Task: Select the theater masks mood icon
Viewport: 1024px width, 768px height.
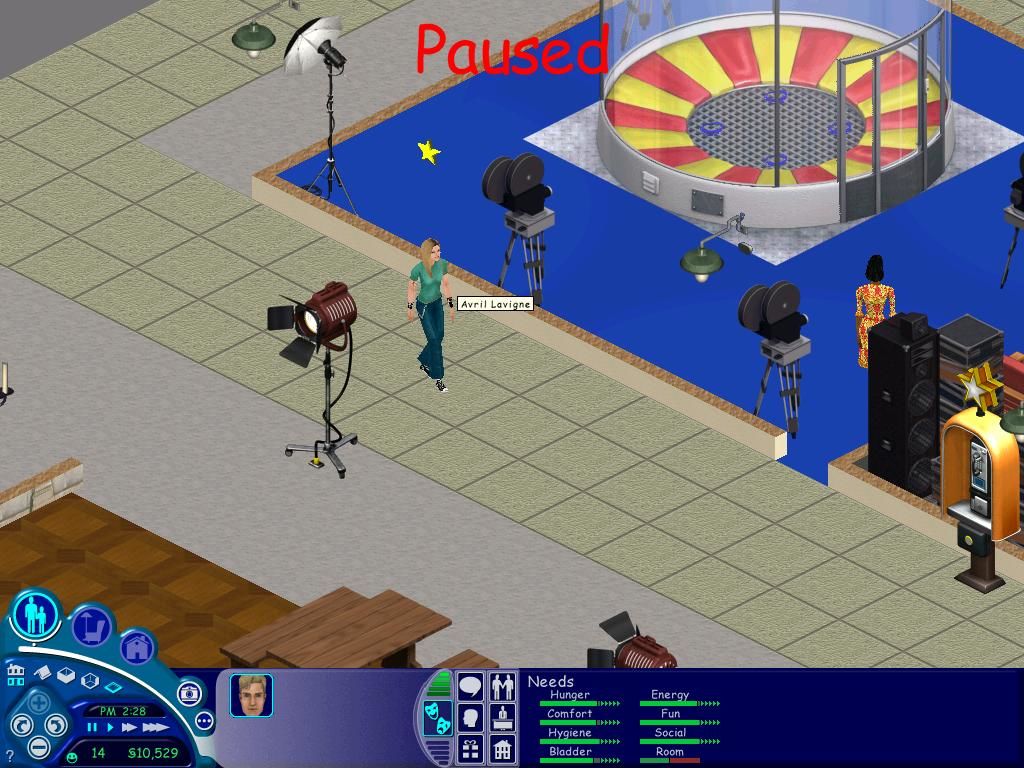Action: (x=437, y=717)
